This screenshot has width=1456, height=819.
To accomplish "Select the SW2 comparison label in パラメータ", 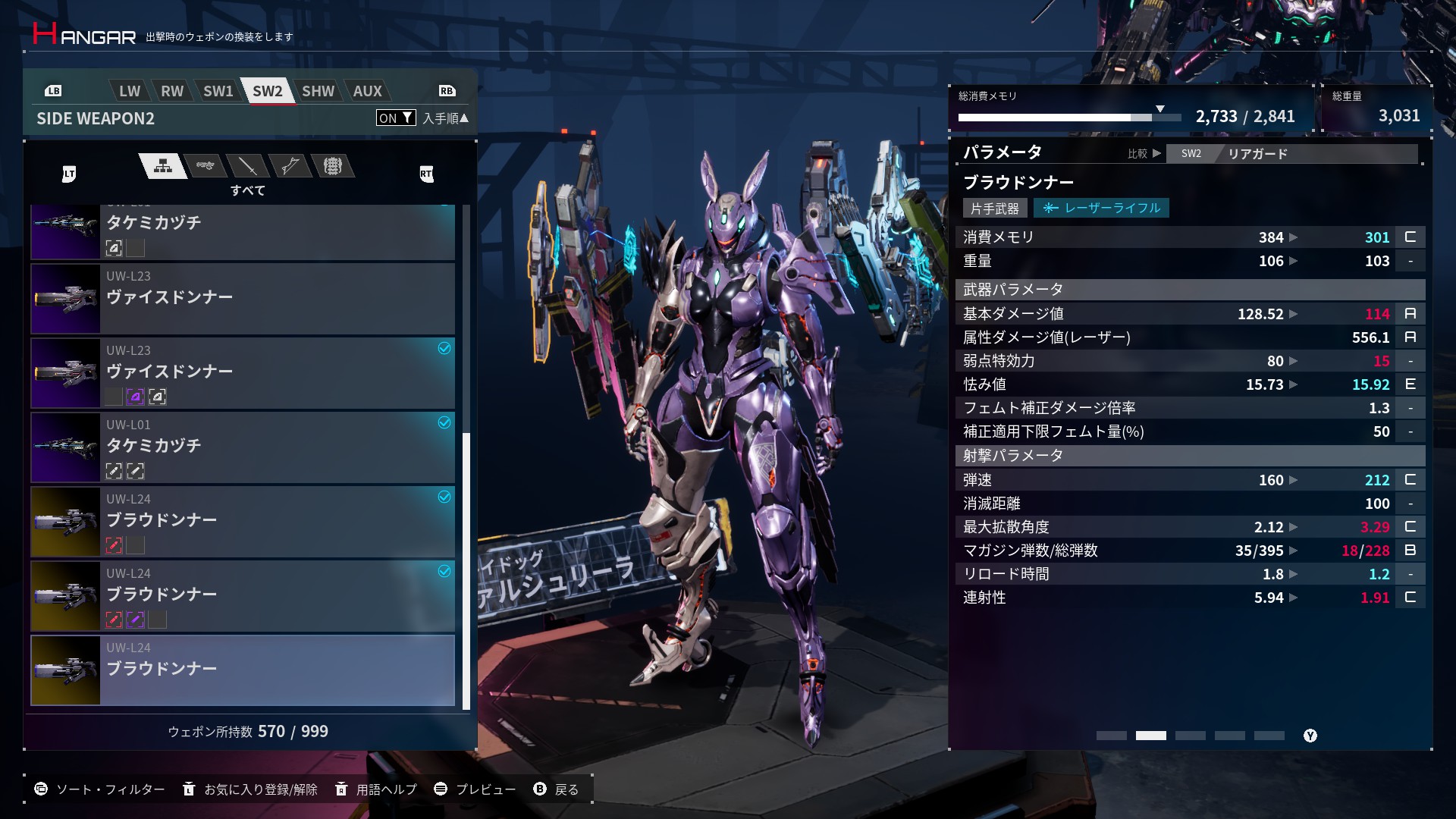I will coord(1191,154).
